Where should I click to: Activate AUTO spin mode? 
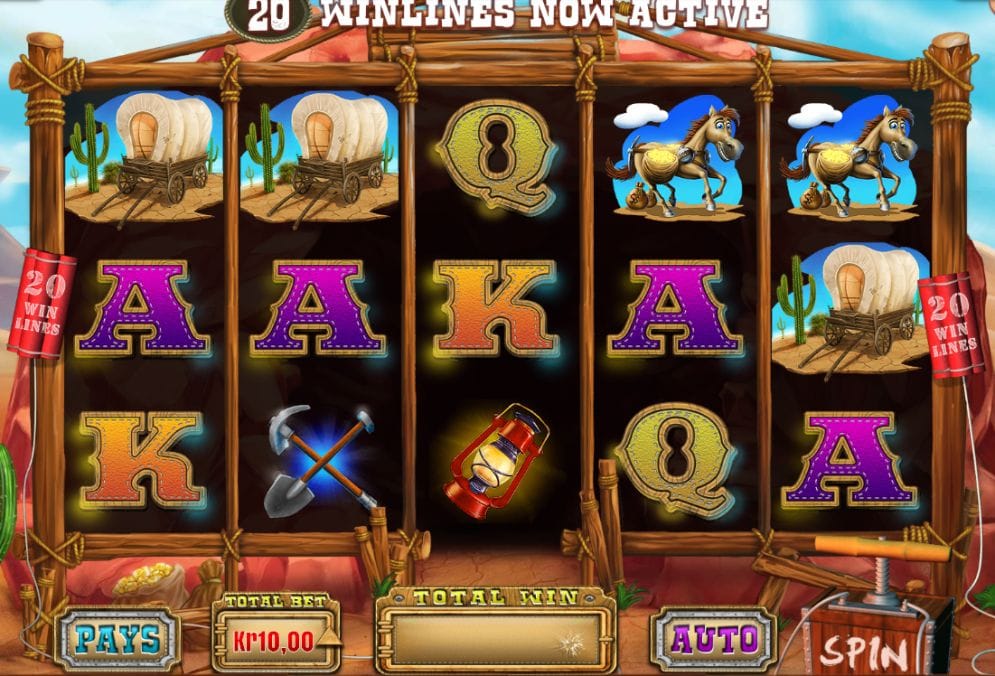point(712,637)
